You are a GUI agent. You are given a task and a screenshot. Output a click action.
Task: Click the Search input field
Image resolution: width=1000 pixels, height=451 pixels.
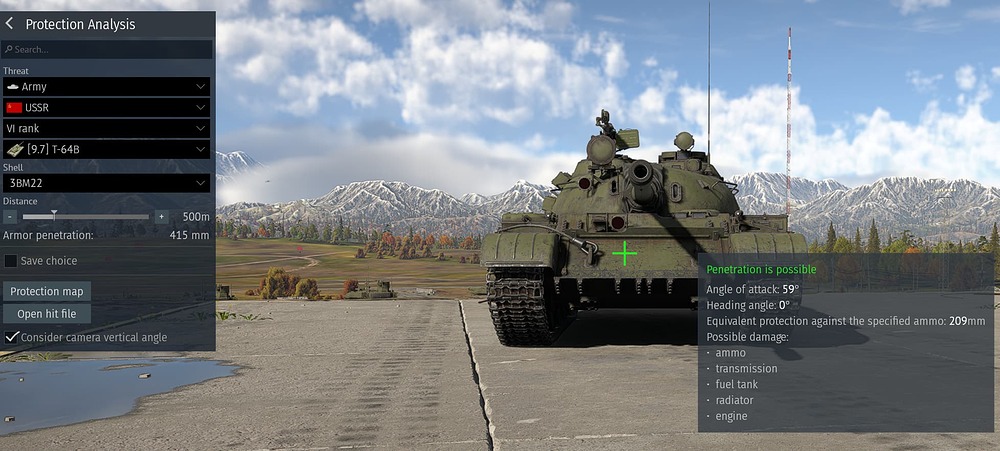pyautogui.click(x=107, y=49)
